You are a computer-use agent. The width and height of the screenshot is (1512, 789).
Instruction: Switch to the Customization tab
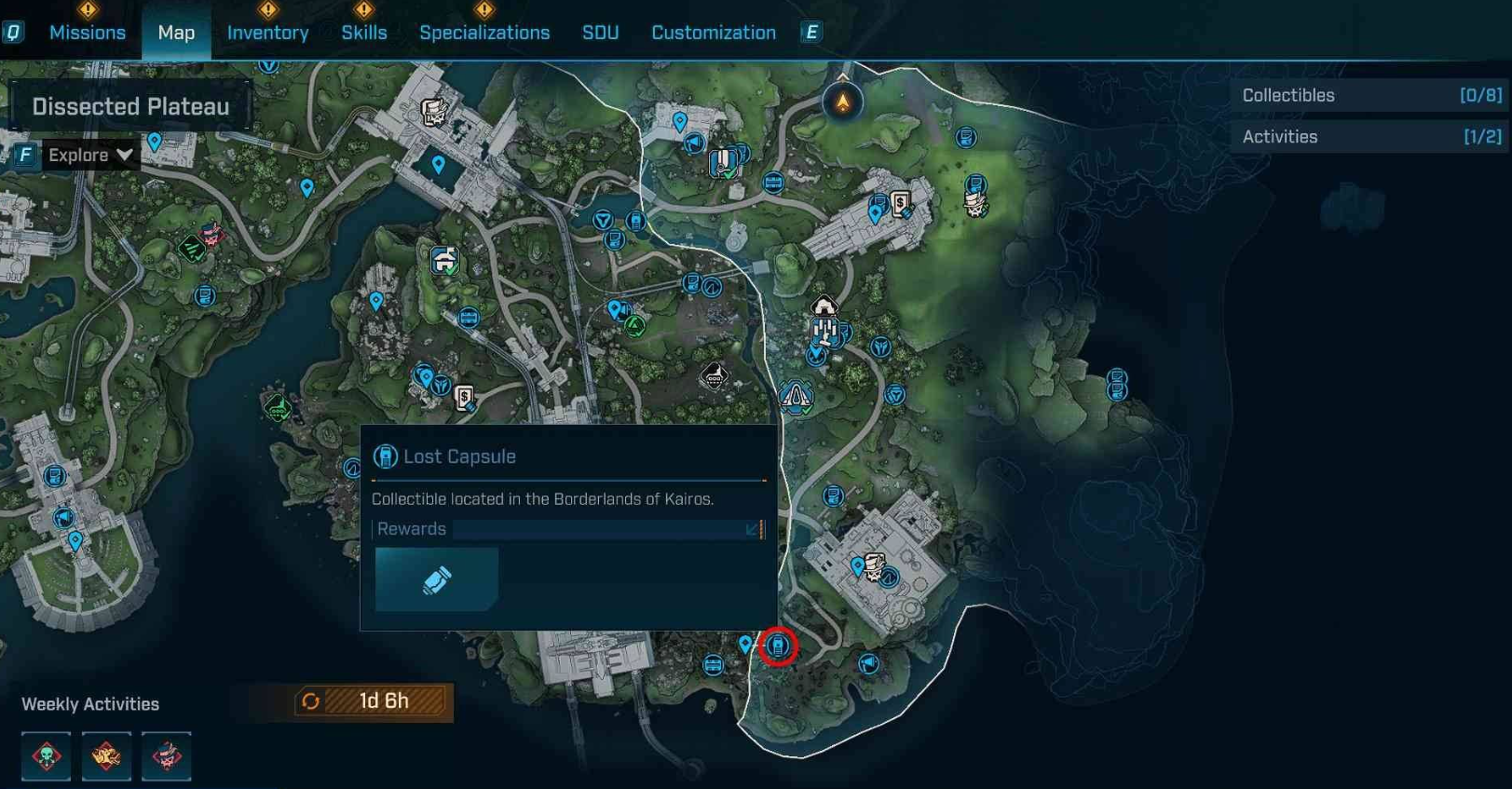[x=713, y=33]
